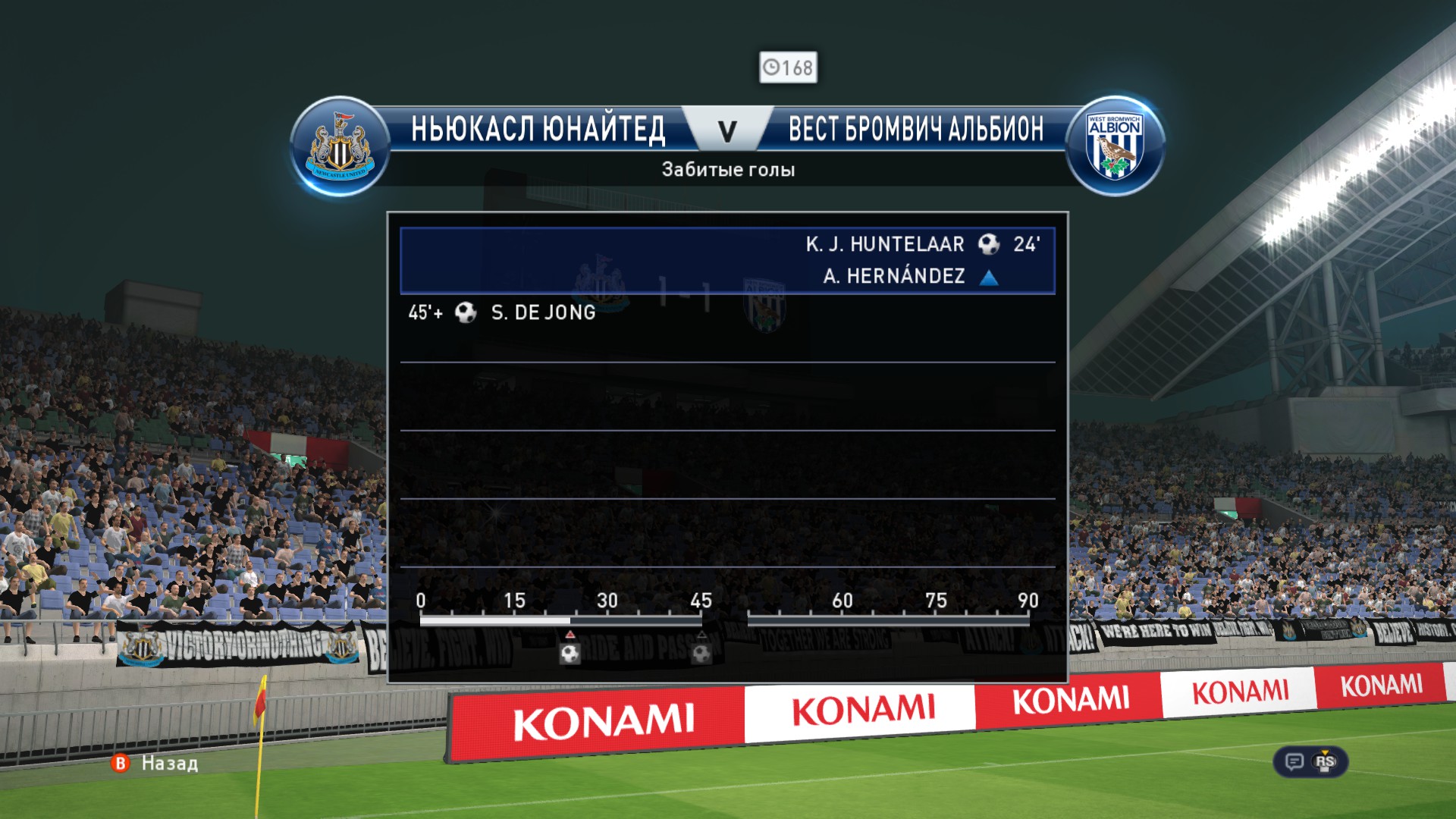Viewport: 1456px width, 819px height.
Task: Open the chat speech-bubble icon
Action: point(1294,761)
